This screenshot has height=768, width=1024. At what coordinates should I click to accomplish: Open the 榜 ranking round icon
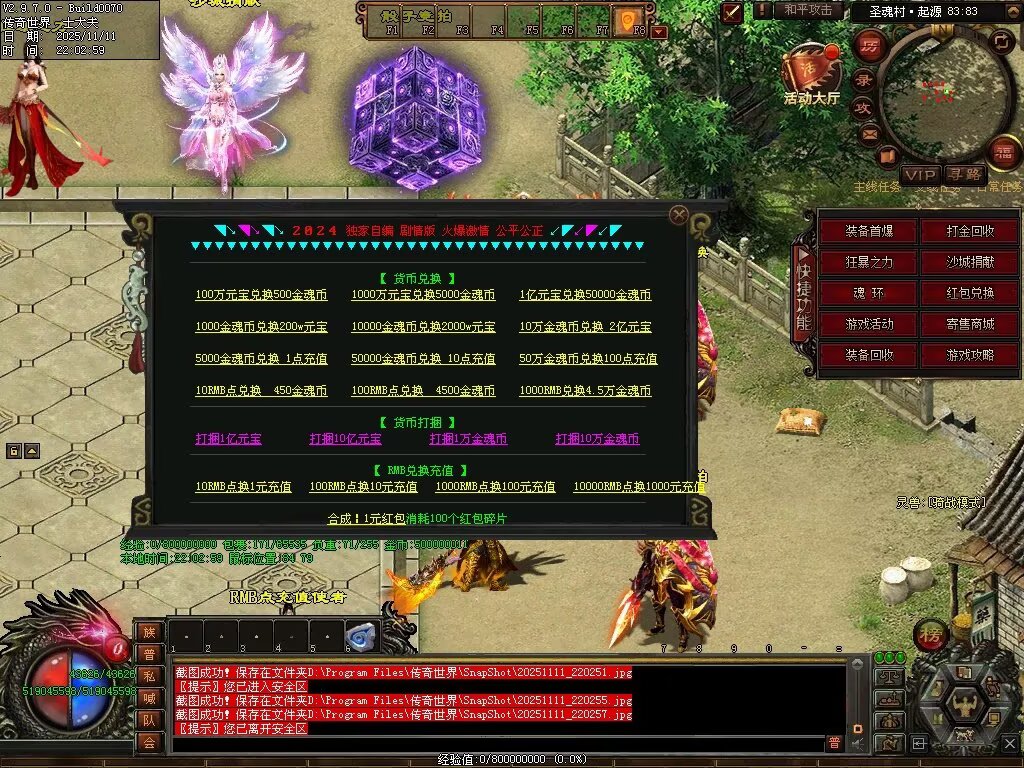click(931, 635)
